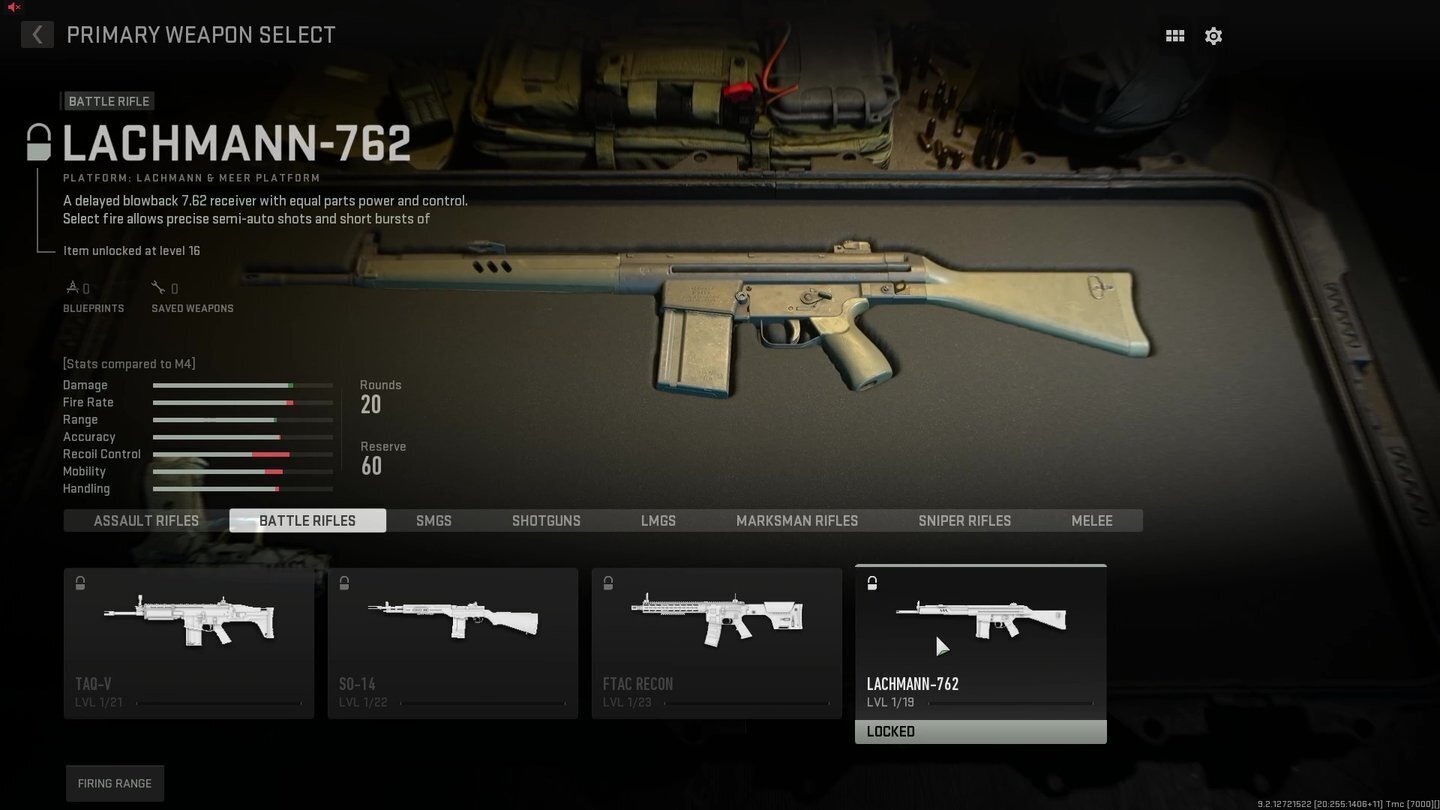The height and width of the screenshot is (810, 1440).
Task: Open the Sniper Rifles tab
Action: (x=964, y=521)
